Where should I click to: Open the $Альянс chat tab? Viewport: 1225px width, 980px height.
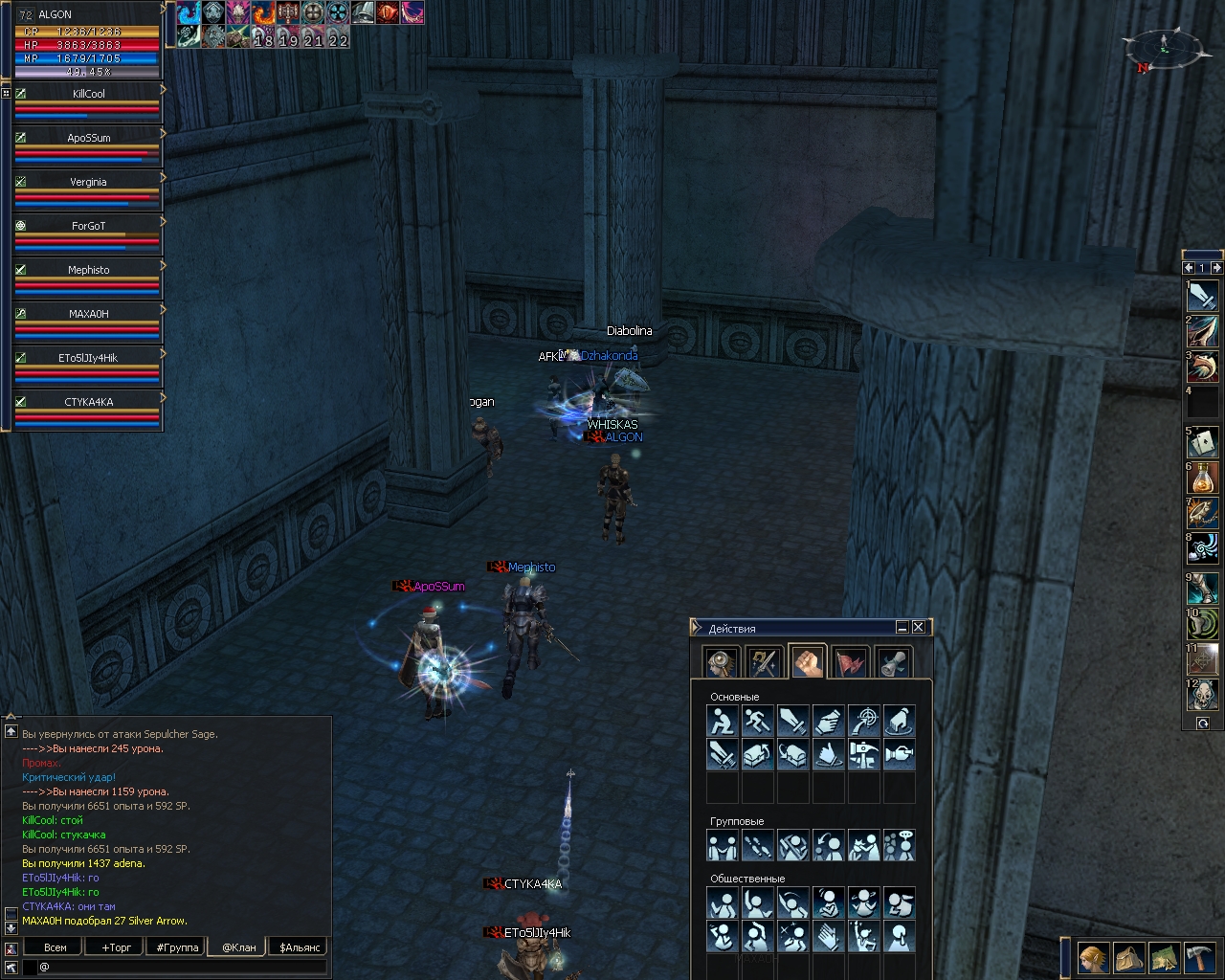301,947
